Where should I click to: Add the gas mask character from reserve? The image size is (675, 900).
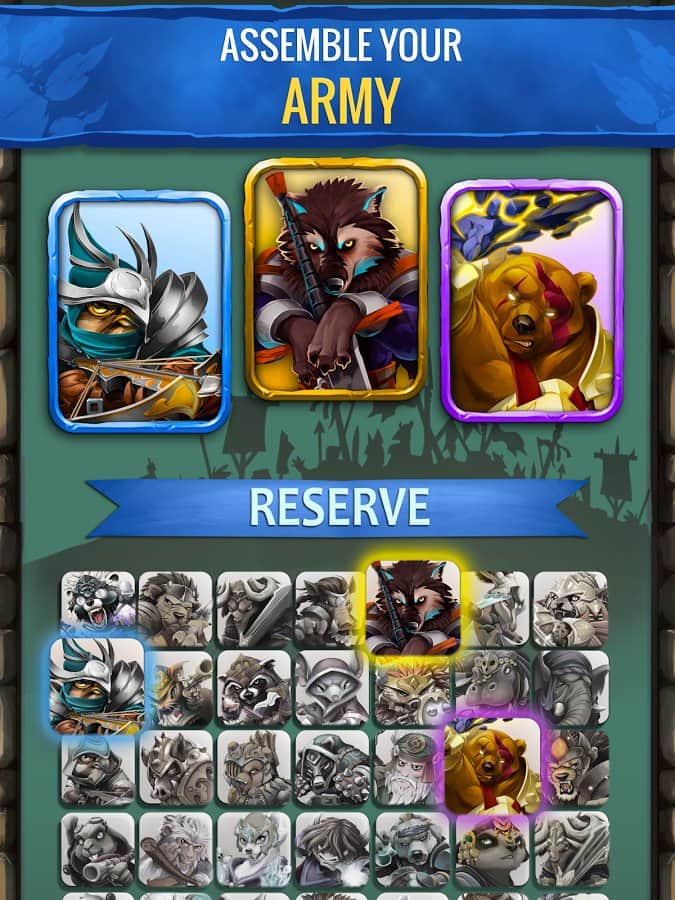pyautogui.click(x=332, y=768)
